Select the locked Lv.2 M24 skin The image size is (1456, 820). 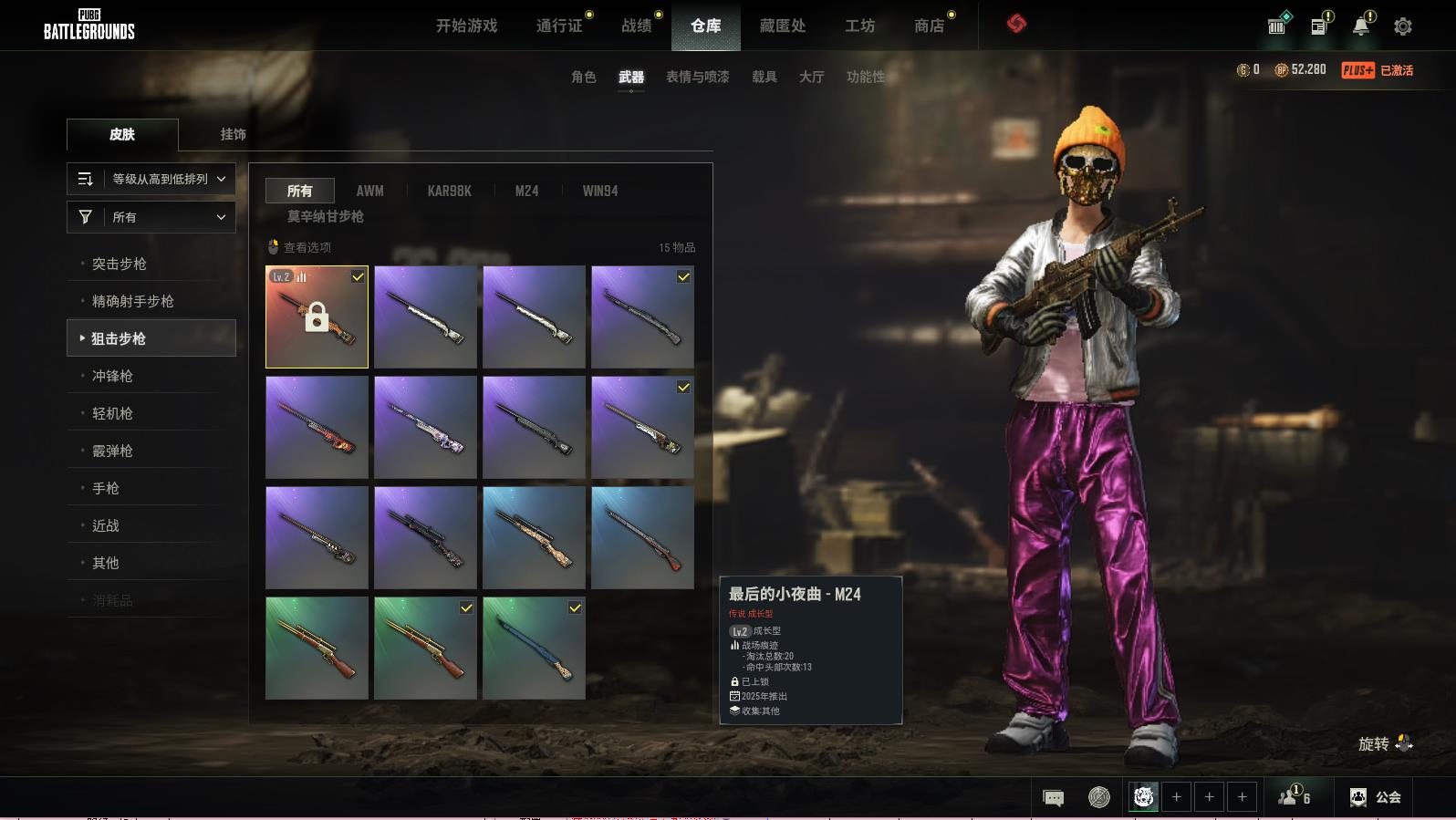pos(317,317)
